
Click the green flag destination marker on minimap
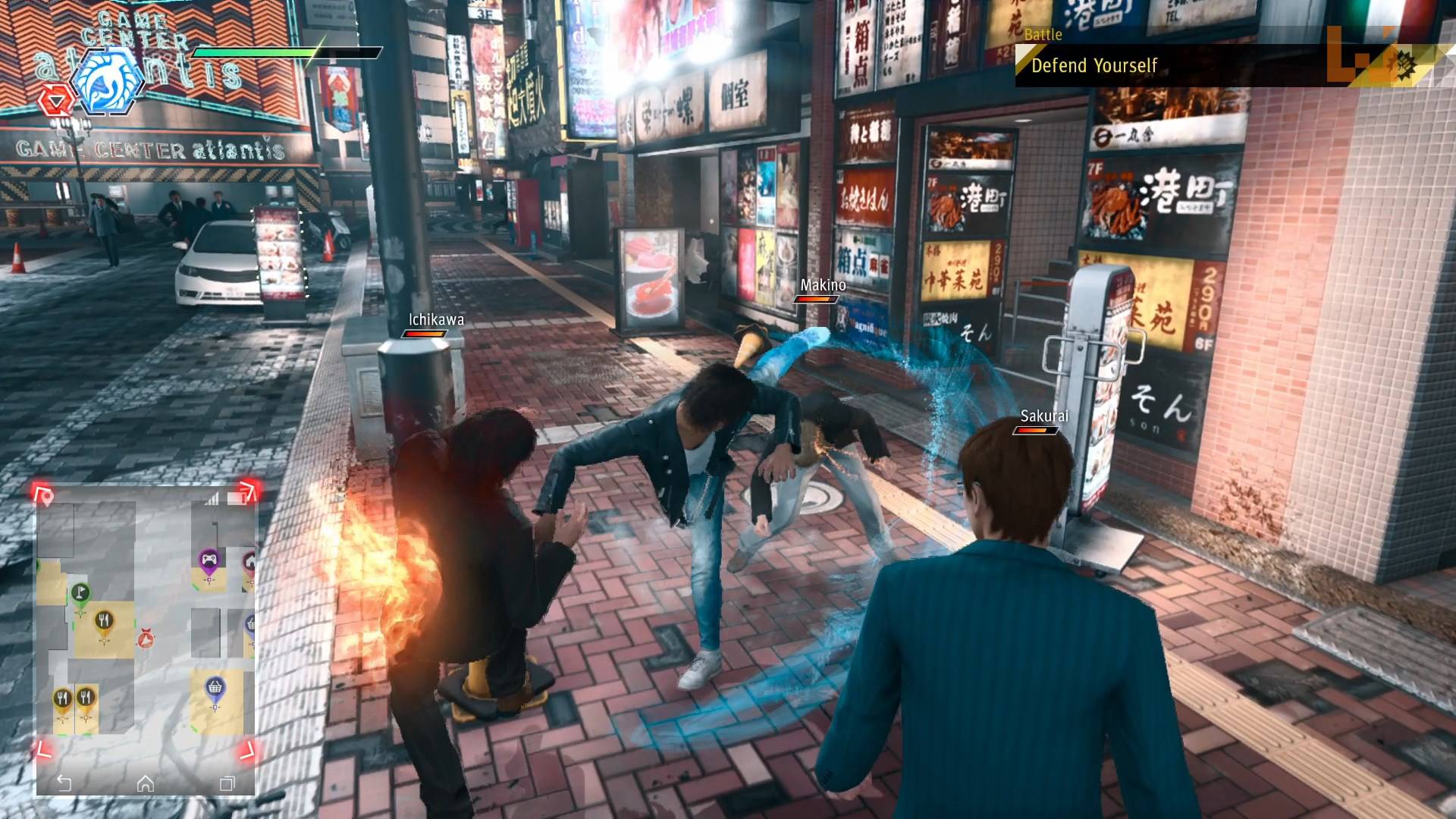point(80,593)
